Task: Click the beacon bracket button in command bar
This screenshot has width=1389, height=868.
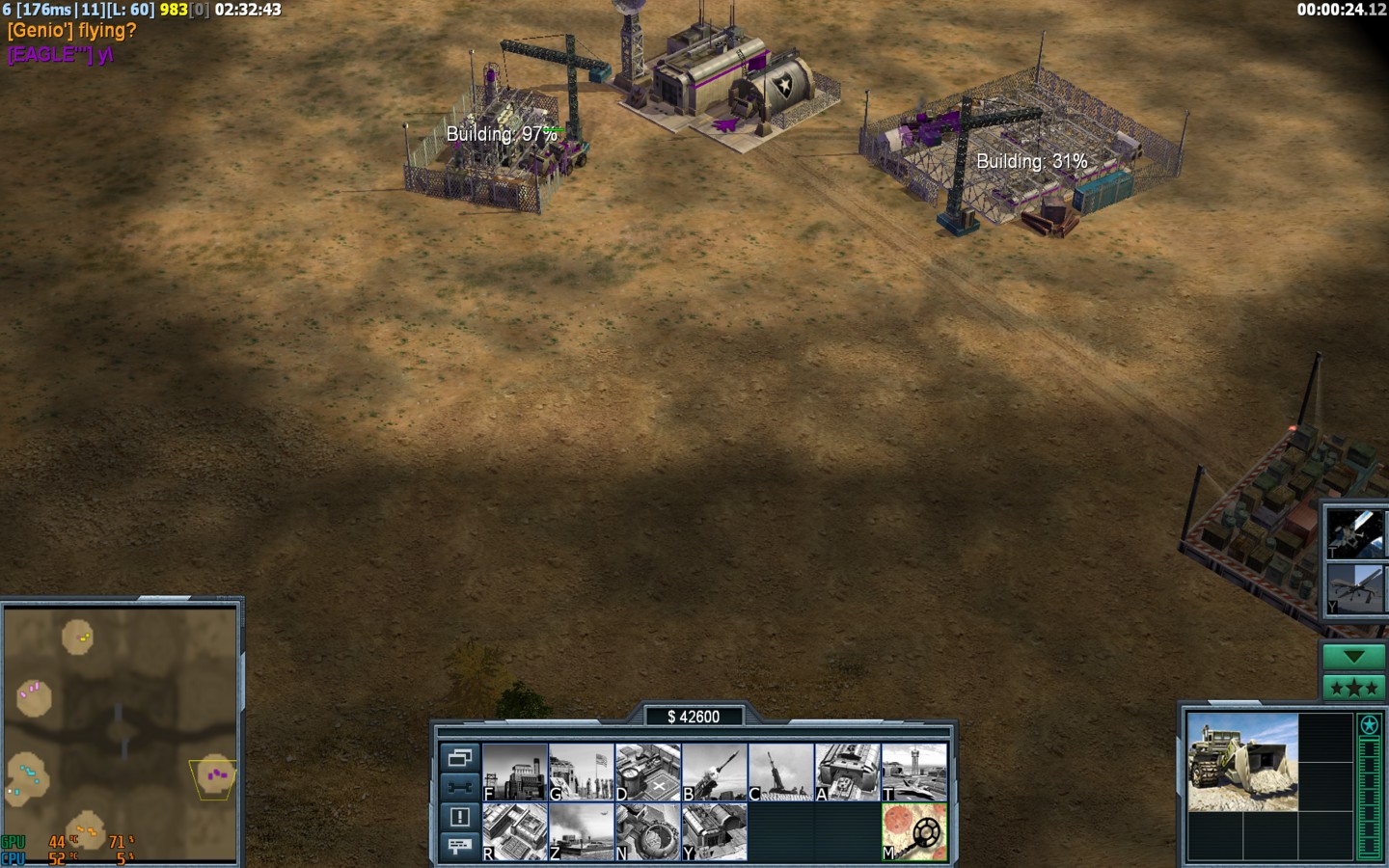Action: [459, 787]
